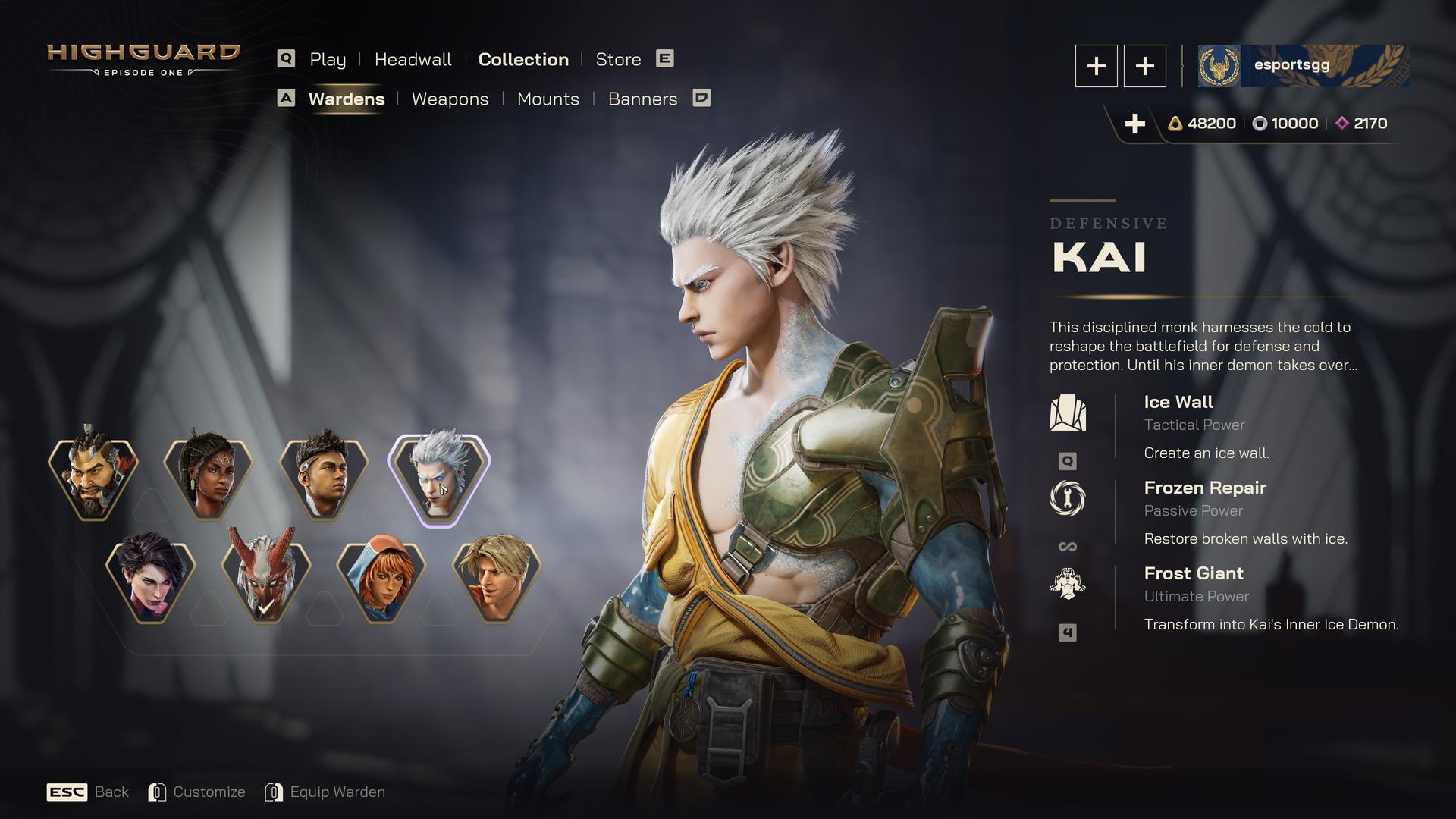This screenshot has height=819, width=1456.
Task: Open the Play tab
Action: pos(327,59)
